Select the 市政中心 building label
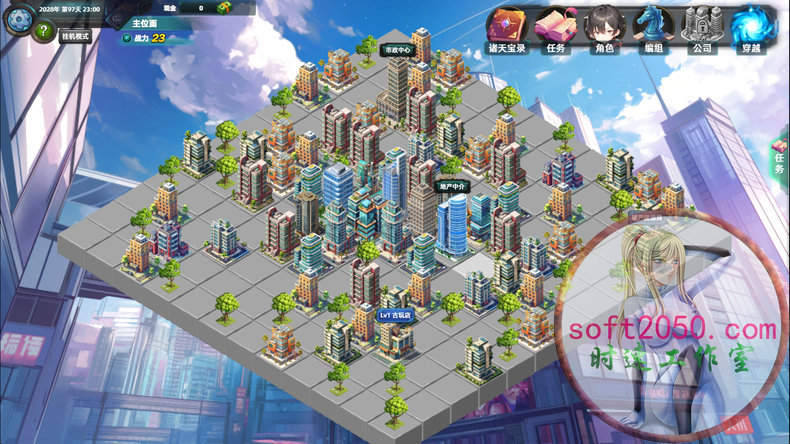Screen dimensions: 790x444 point(397,49)
